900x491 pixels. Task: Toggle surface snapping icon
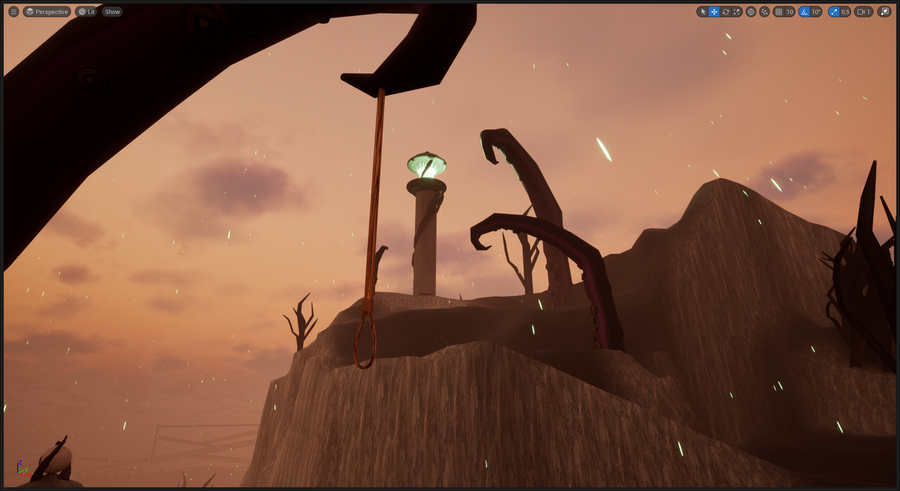(x=764, y=12)
